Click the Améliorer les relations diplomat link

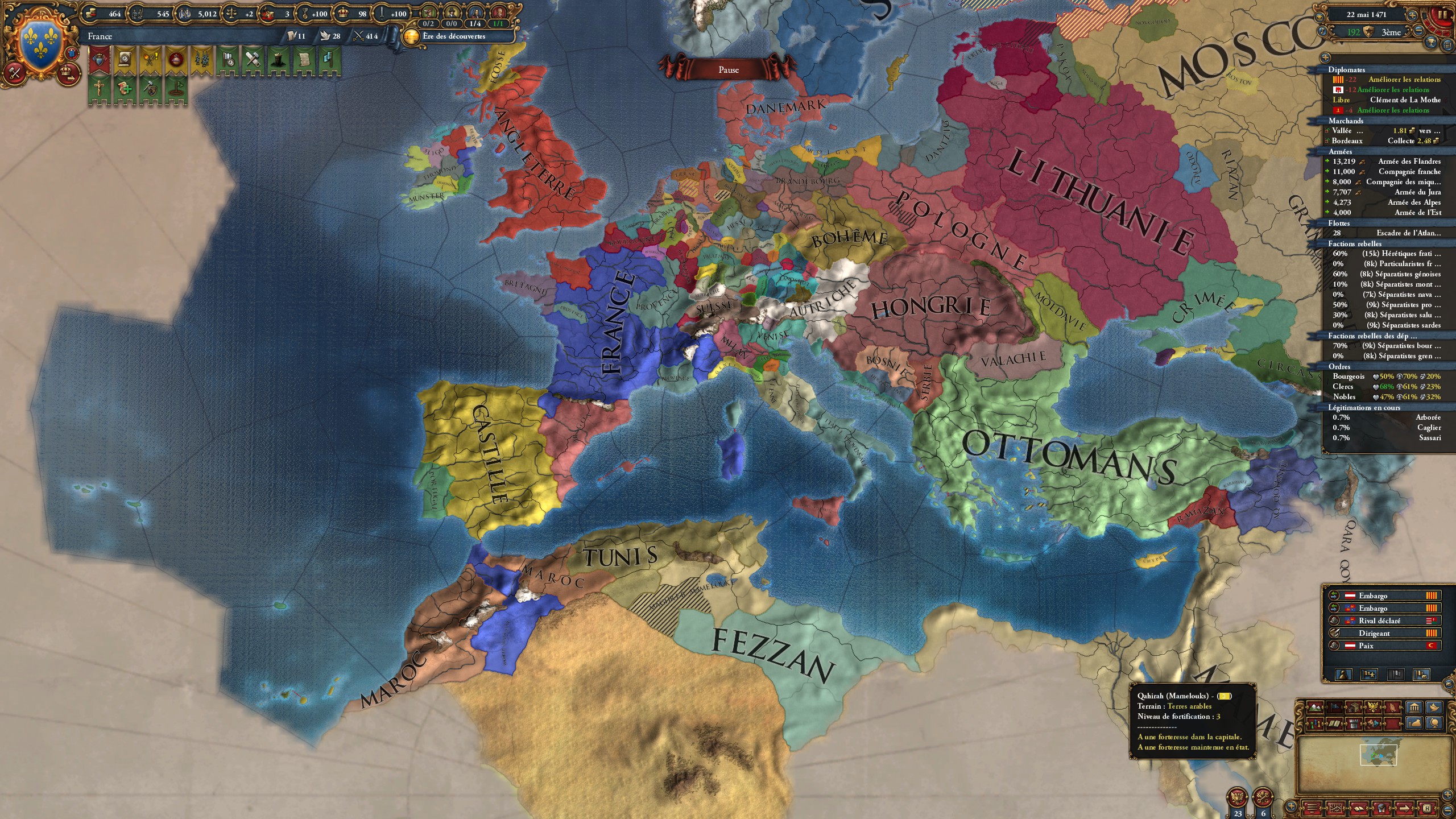click(x=1410, y=80)
